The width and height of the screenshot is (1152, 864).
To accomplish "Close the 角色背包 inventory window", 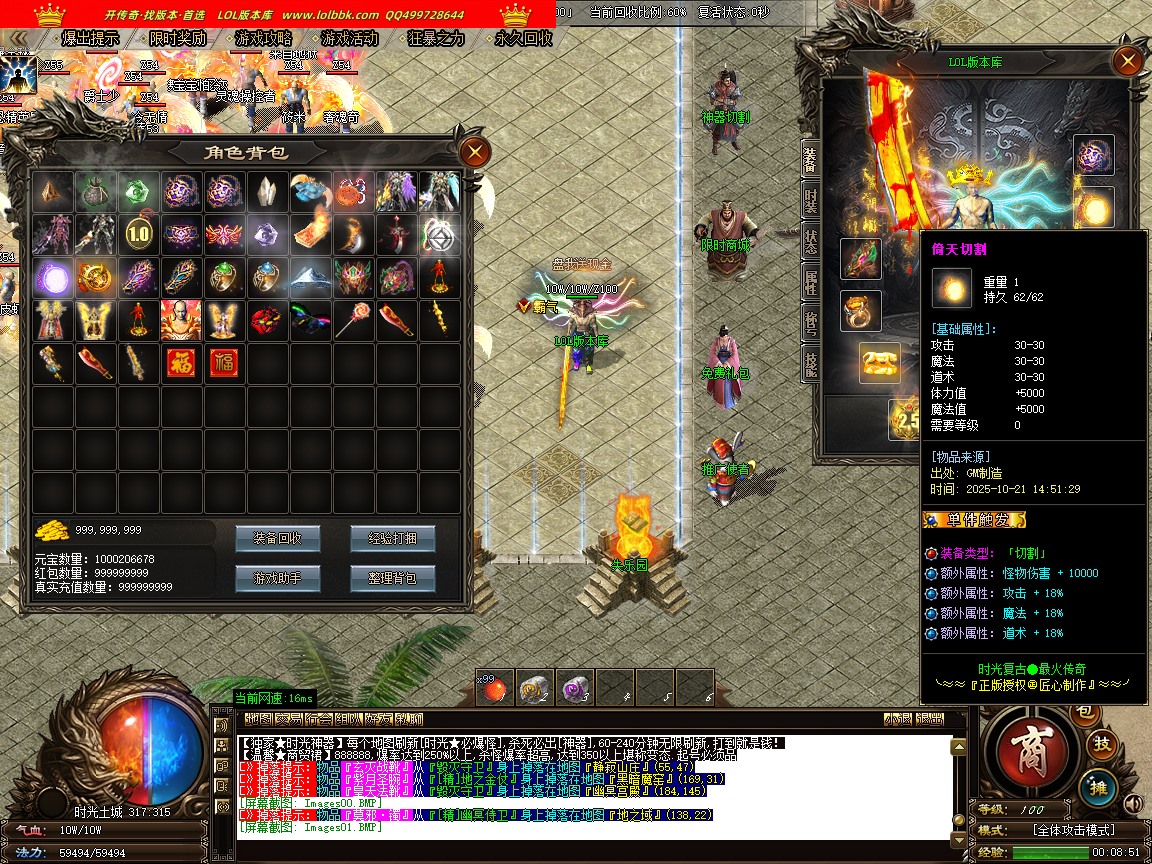I will pyautogui.click(x=474, y=152).
